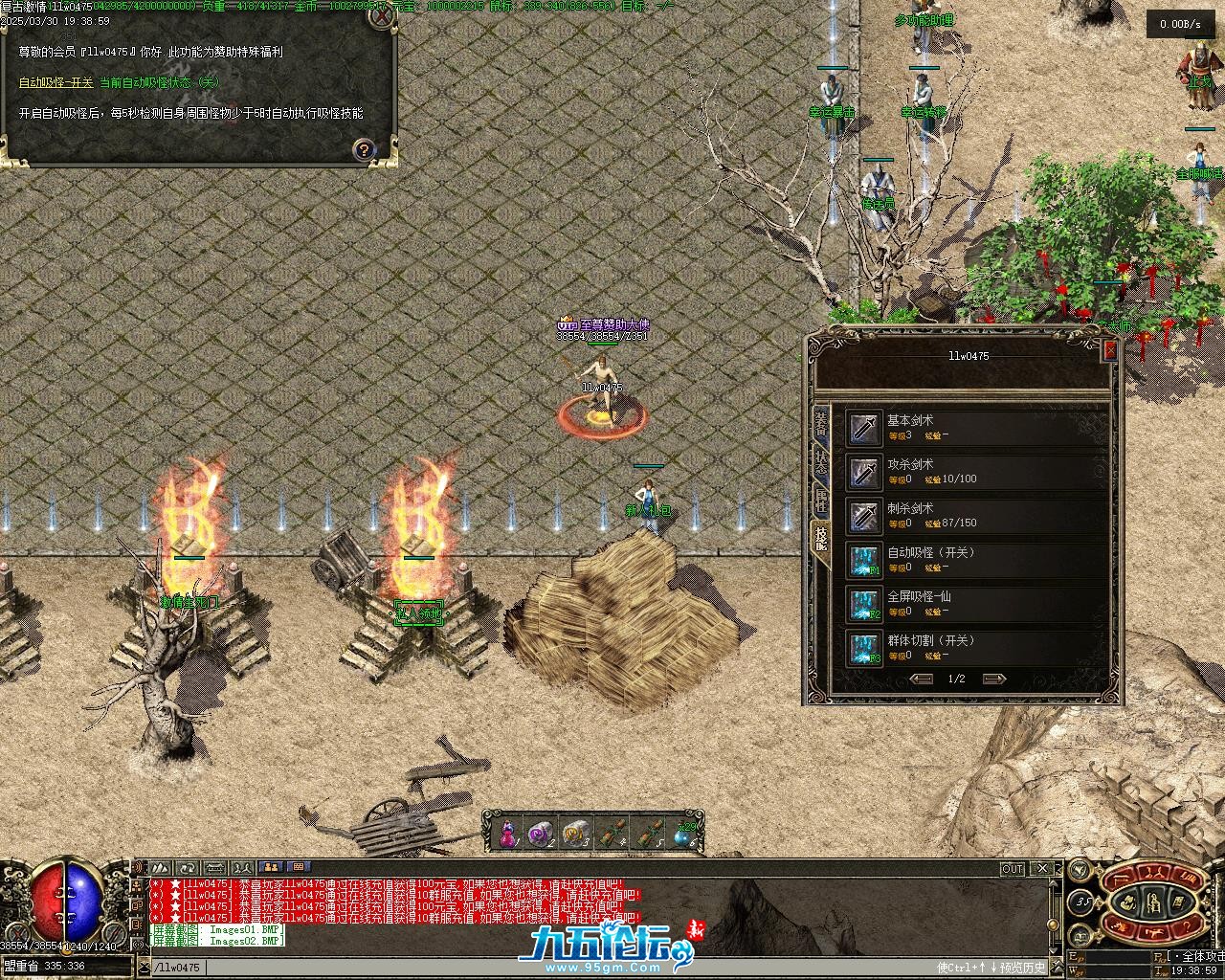
Task: Focus the chat input field
Action: pos(574,968)
